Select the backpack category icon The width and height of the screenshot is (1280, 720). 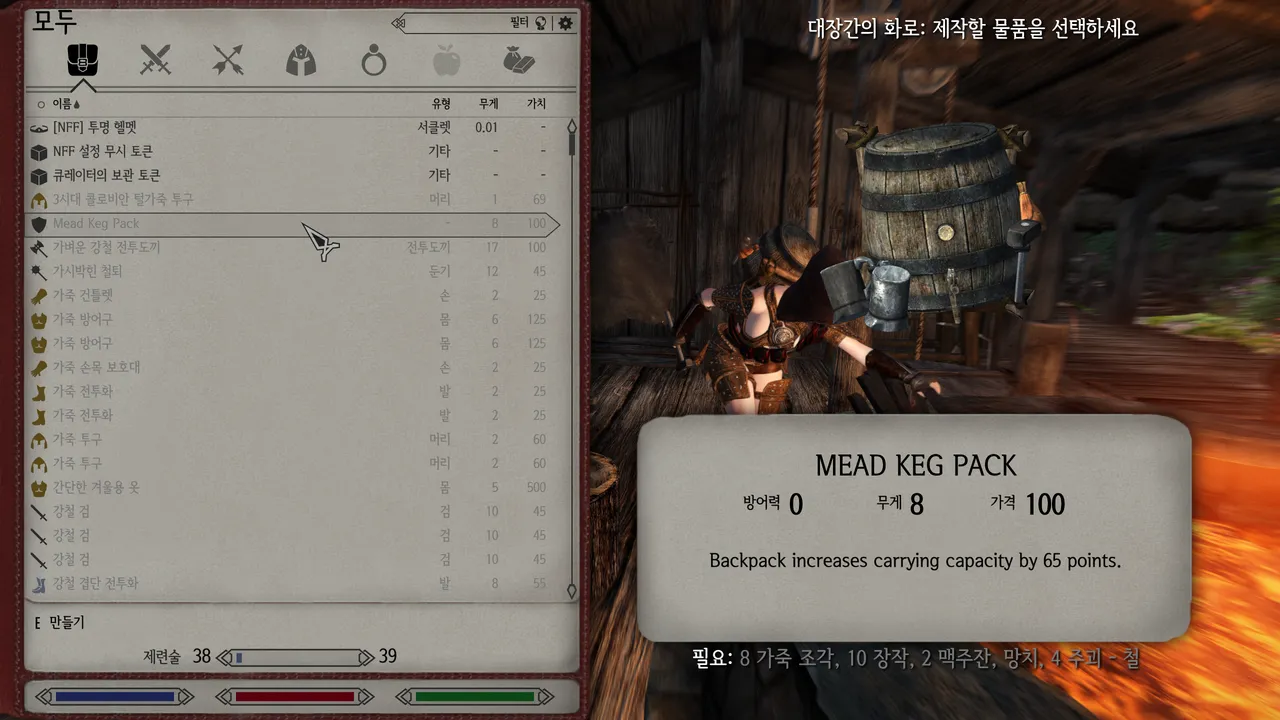pos(83,61)
